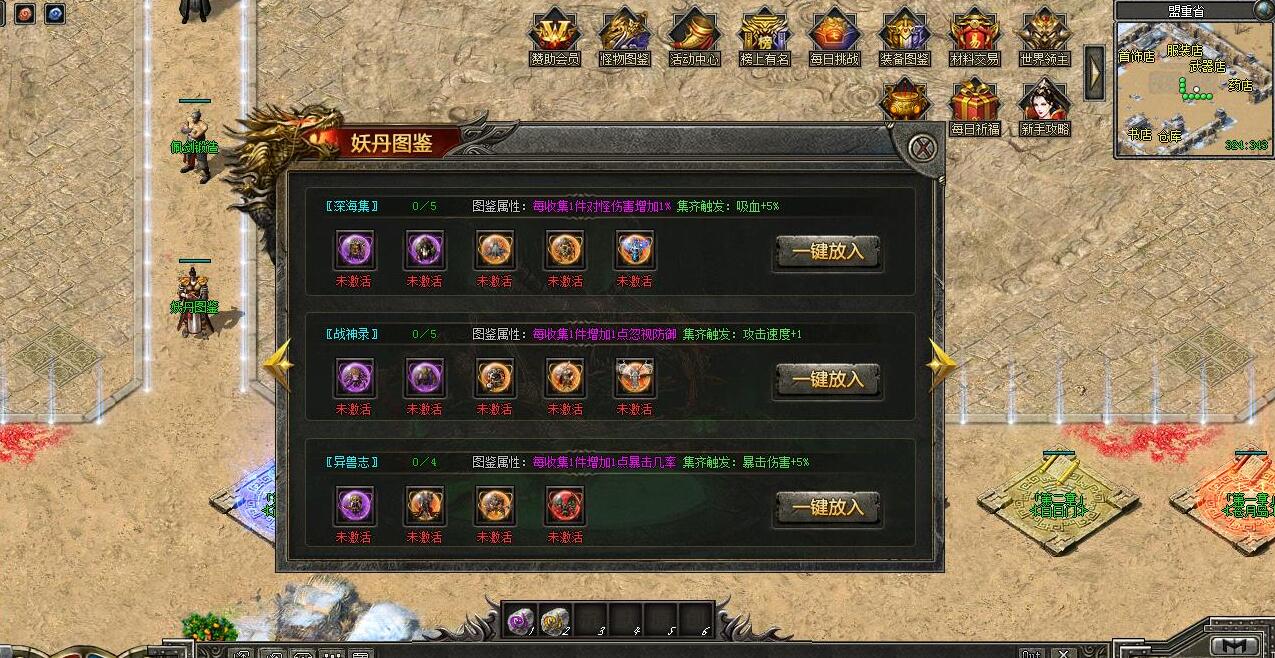Close the 妖丹图鉴 panel
The height and width of the screenshot is (658, 1275).
pos(925,150)
